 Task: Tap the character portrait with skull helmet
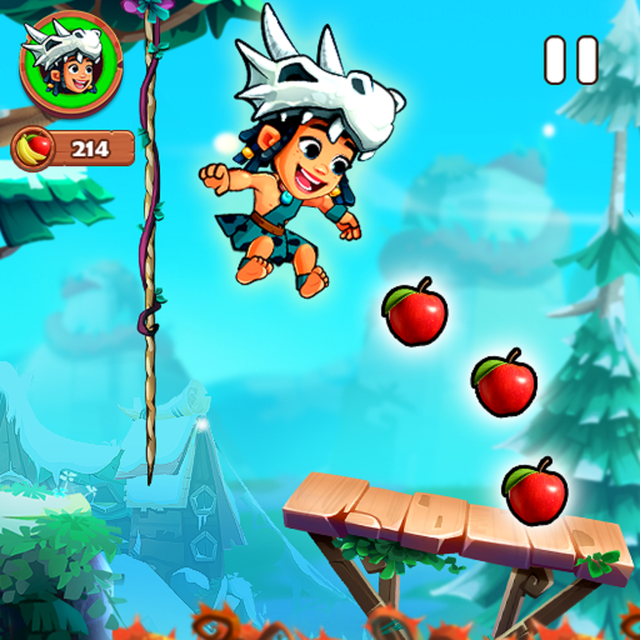coord(70,62)
